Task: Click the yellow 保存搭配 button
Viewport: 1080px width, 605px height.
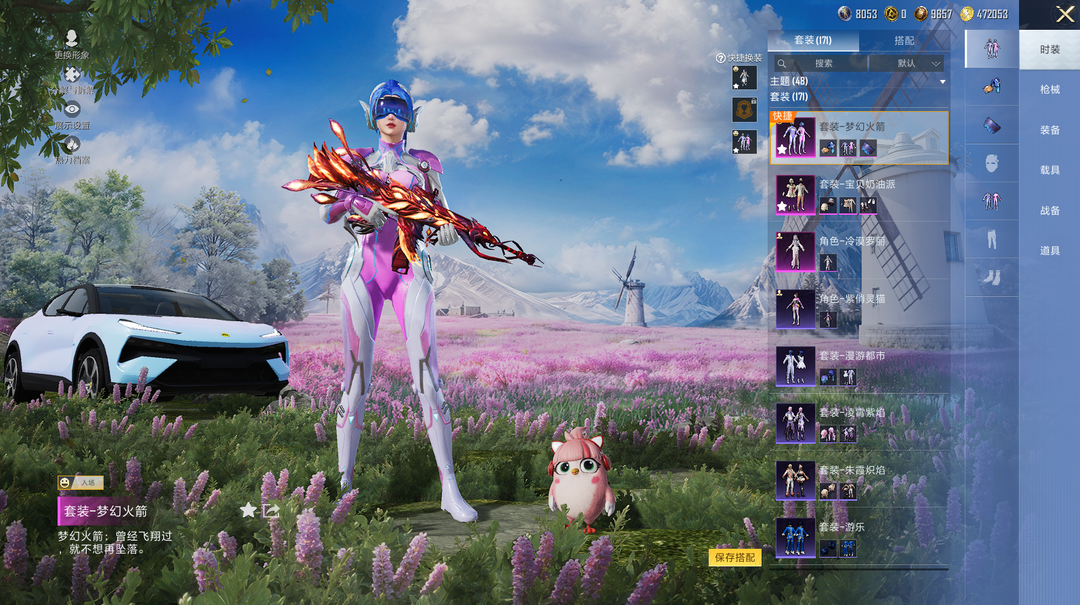Action: pos(735,558)
